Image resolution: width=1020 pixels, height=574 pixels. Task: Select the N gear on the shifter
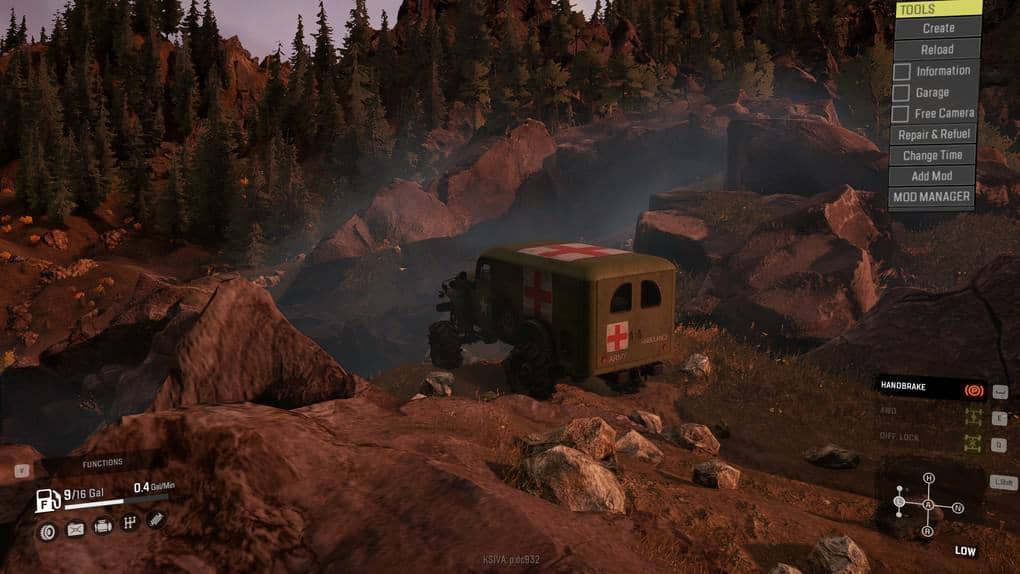958,508
